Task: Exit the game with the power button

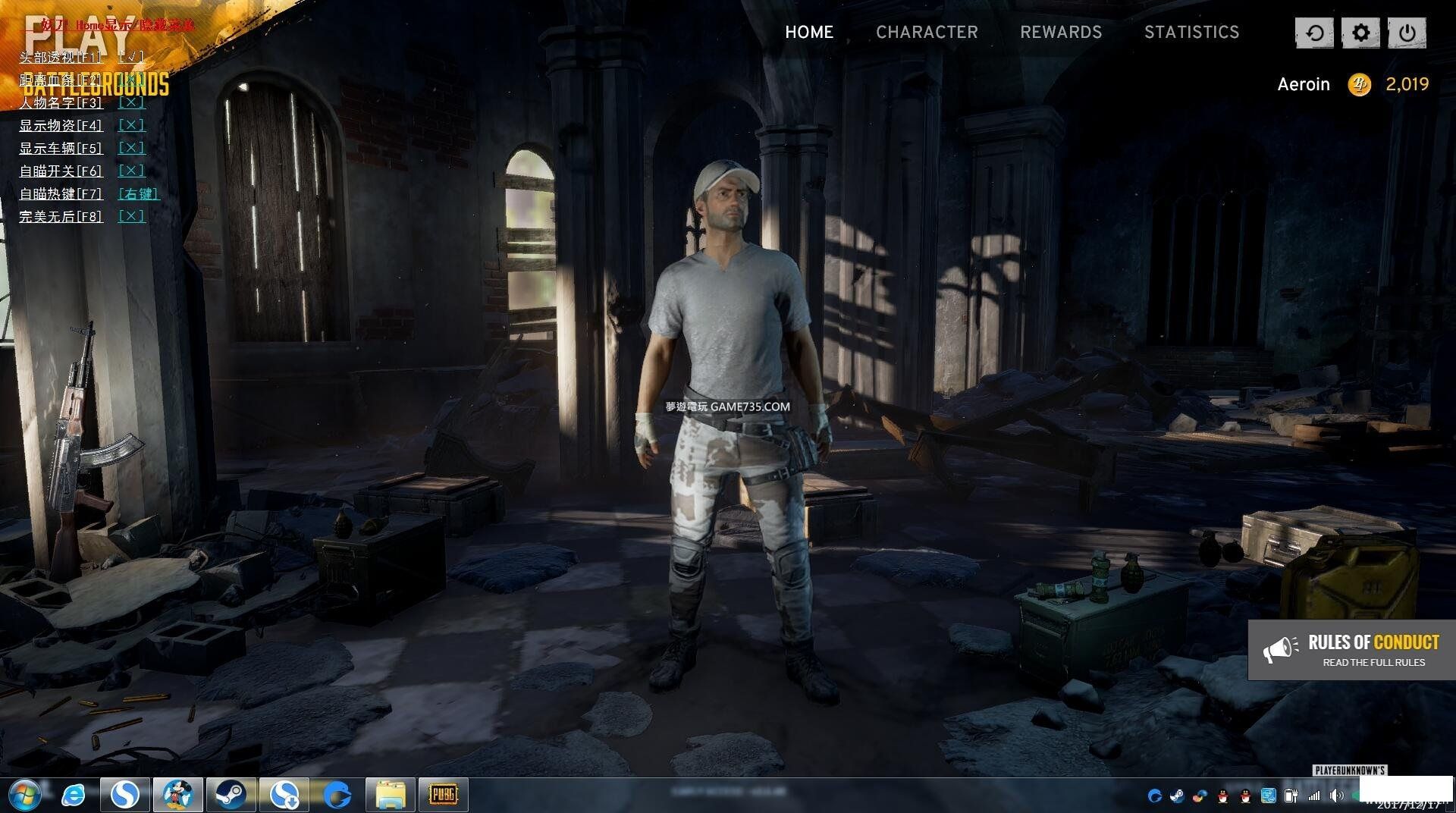Action: click(x=1407, y=33)
